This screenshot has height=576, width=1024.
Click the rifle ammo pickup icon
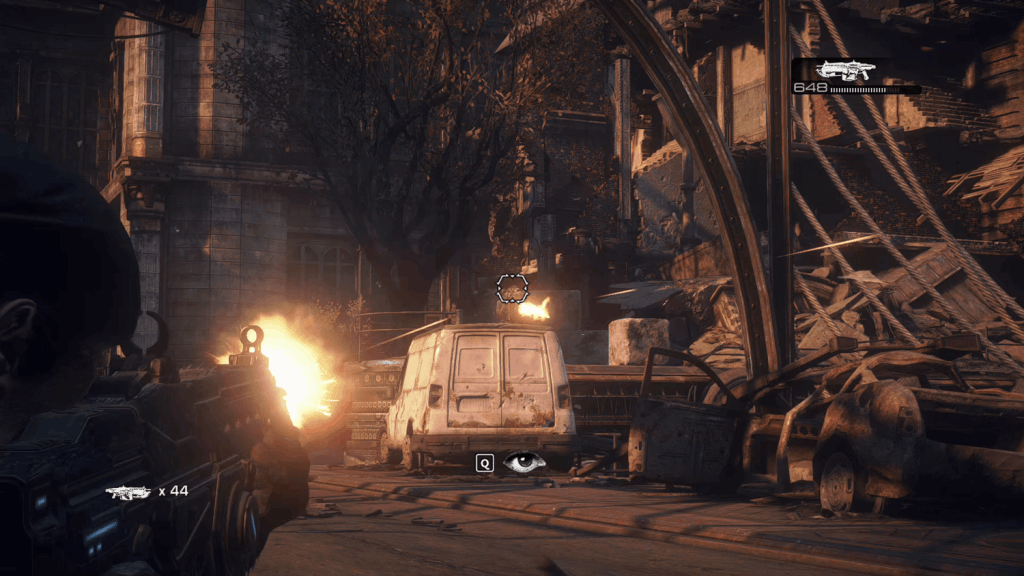coord(127,492)
